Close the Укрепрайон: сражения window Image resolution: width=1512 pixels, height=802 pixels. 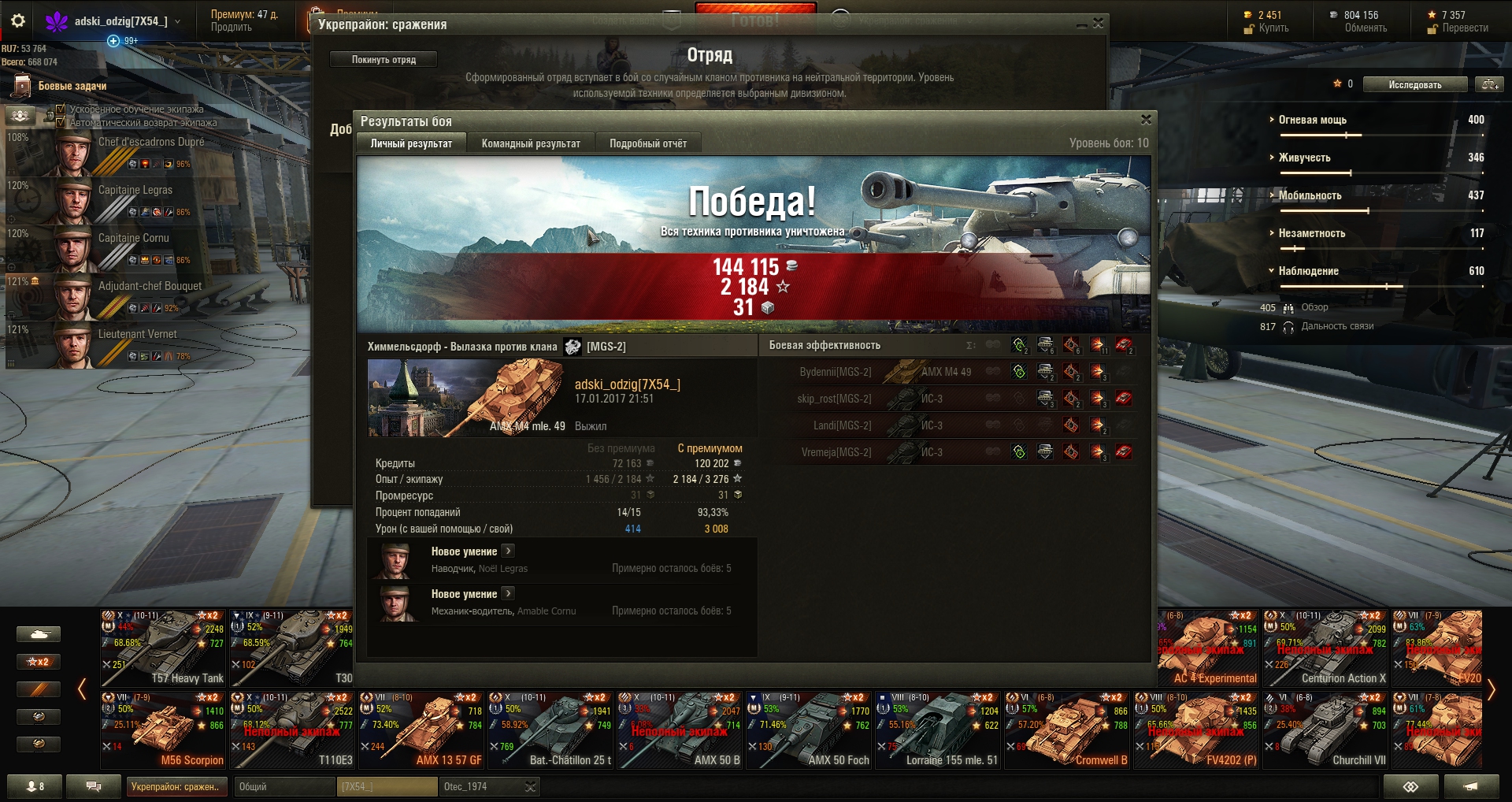click(x=1098, y=24)
